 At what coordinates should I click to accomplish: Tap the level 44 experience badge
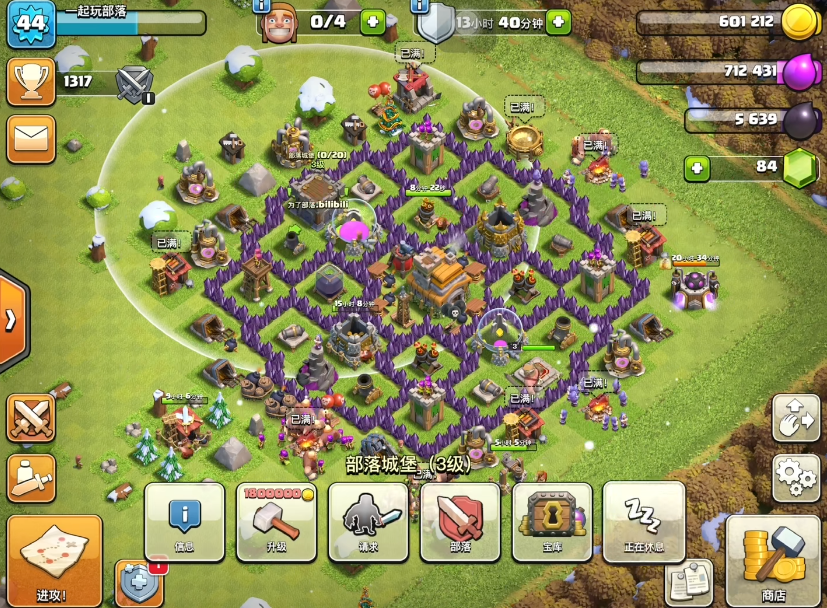pos(31,24)
